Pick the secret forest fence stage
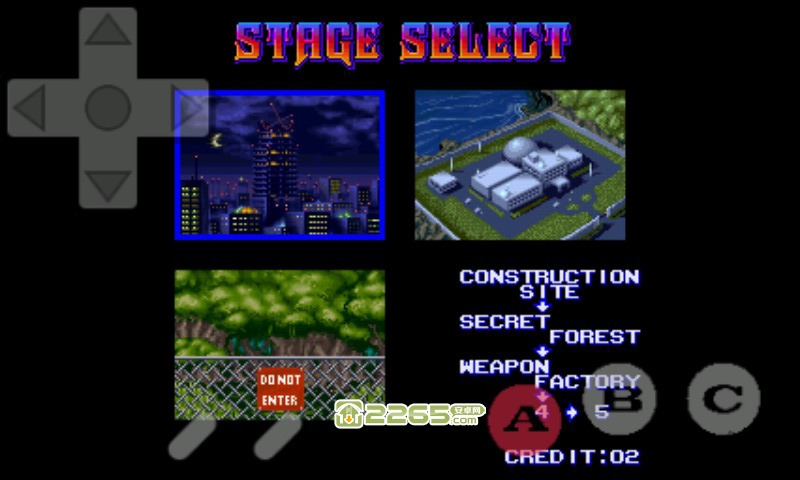 280,343
